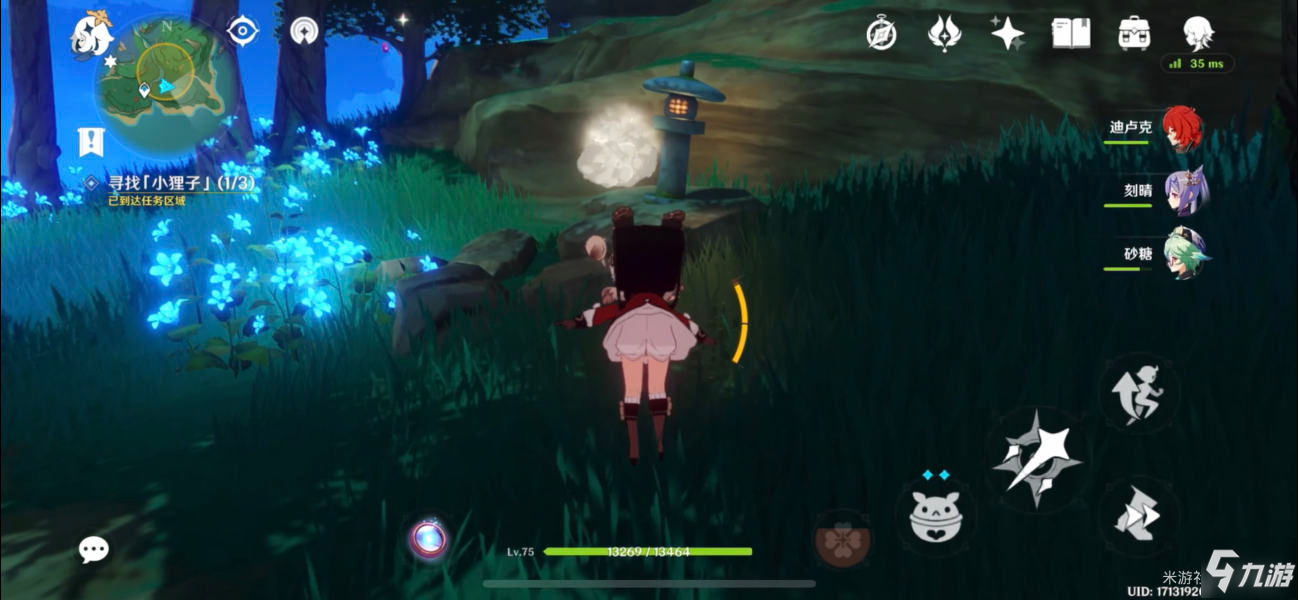
Task: Open the quest menu exclamation icon
Action: (91, 142)
